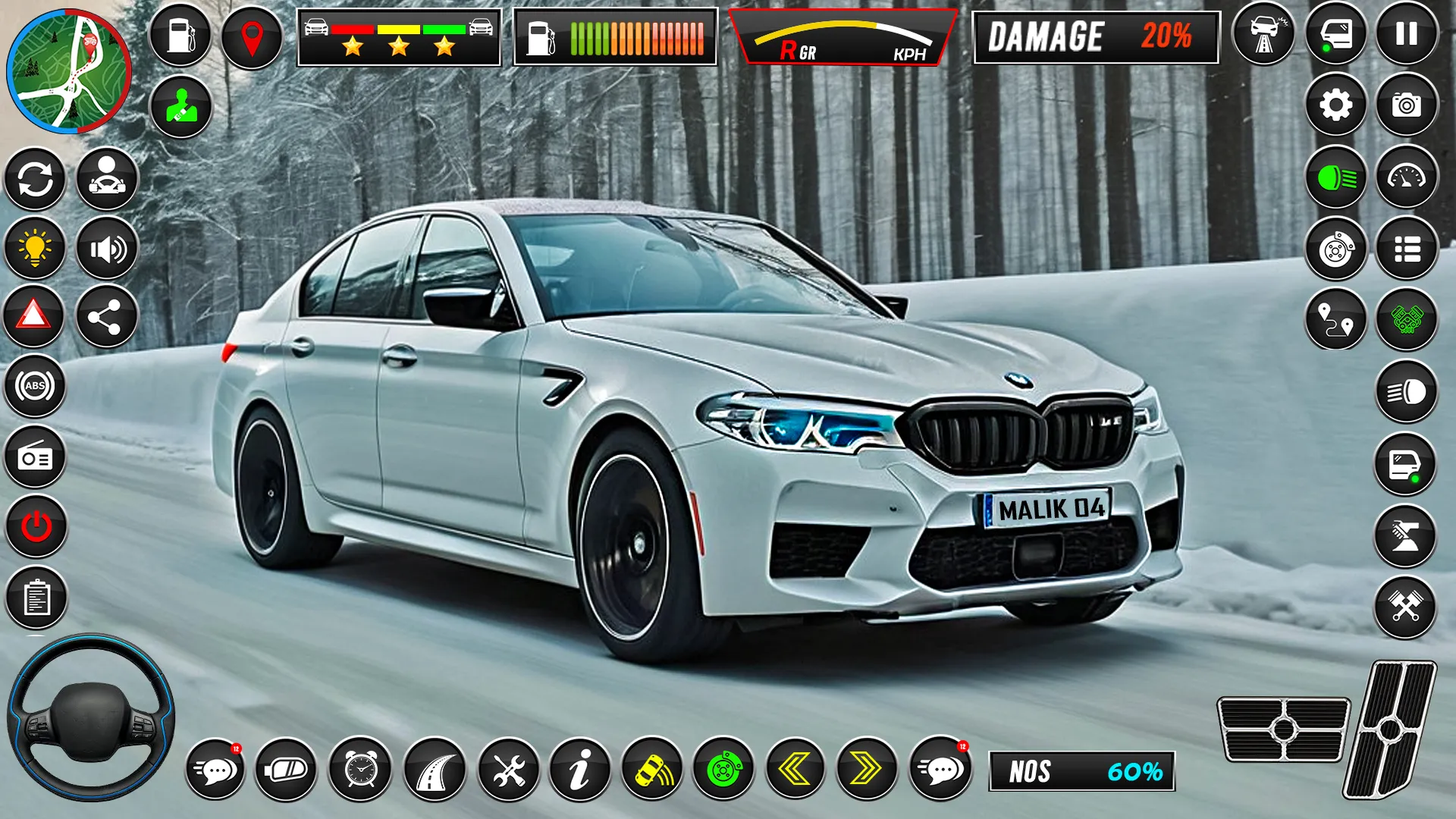Open the information 'i' button

[580, 770]
